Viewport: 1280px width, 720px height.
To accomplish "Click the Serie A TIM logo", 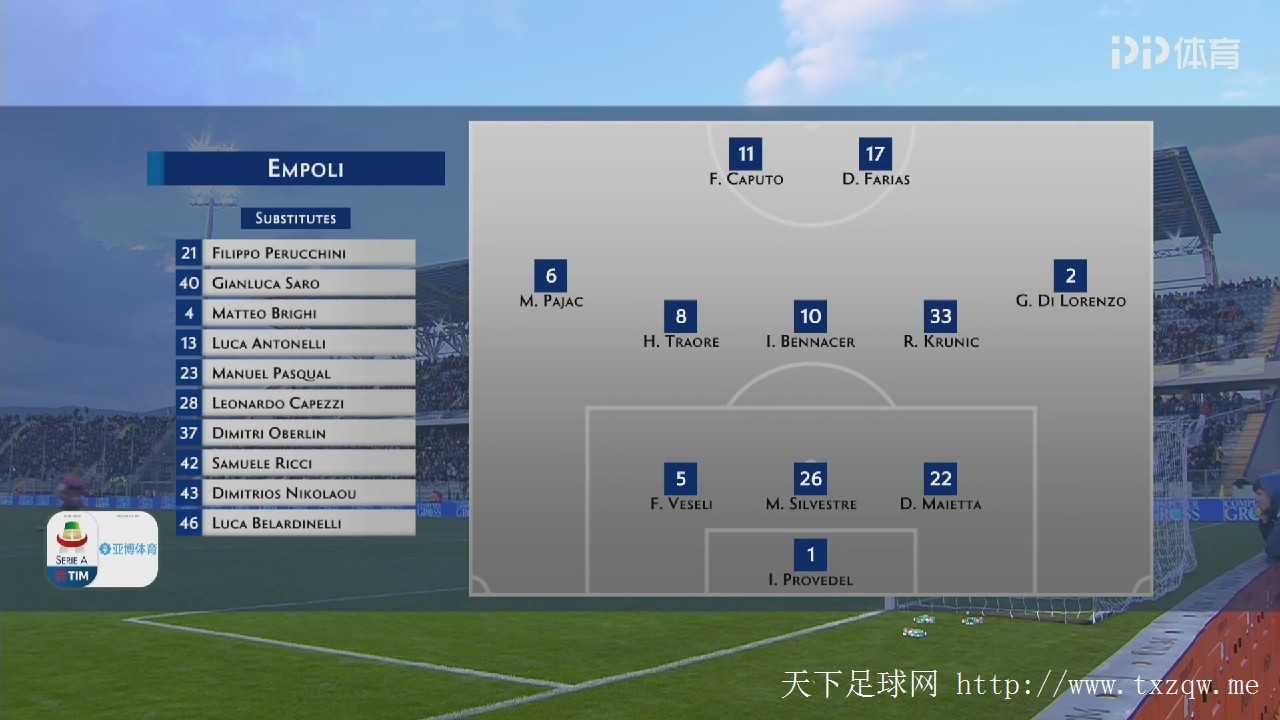I will point(72,550).
